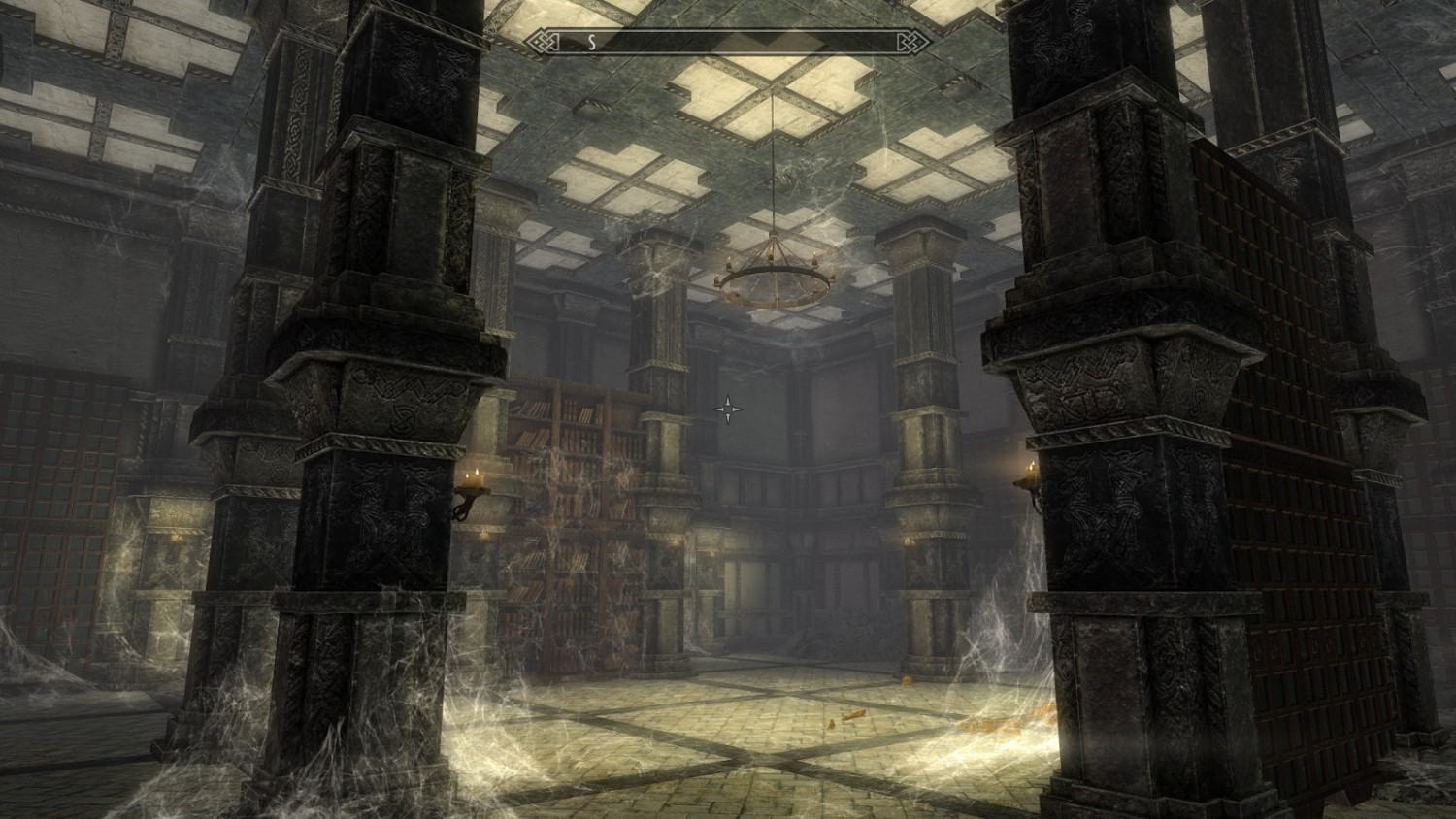Viewport: 1456px width, 819px height.
Task: Click the scattered debris on the floor tiles
Action: [854, 713]
